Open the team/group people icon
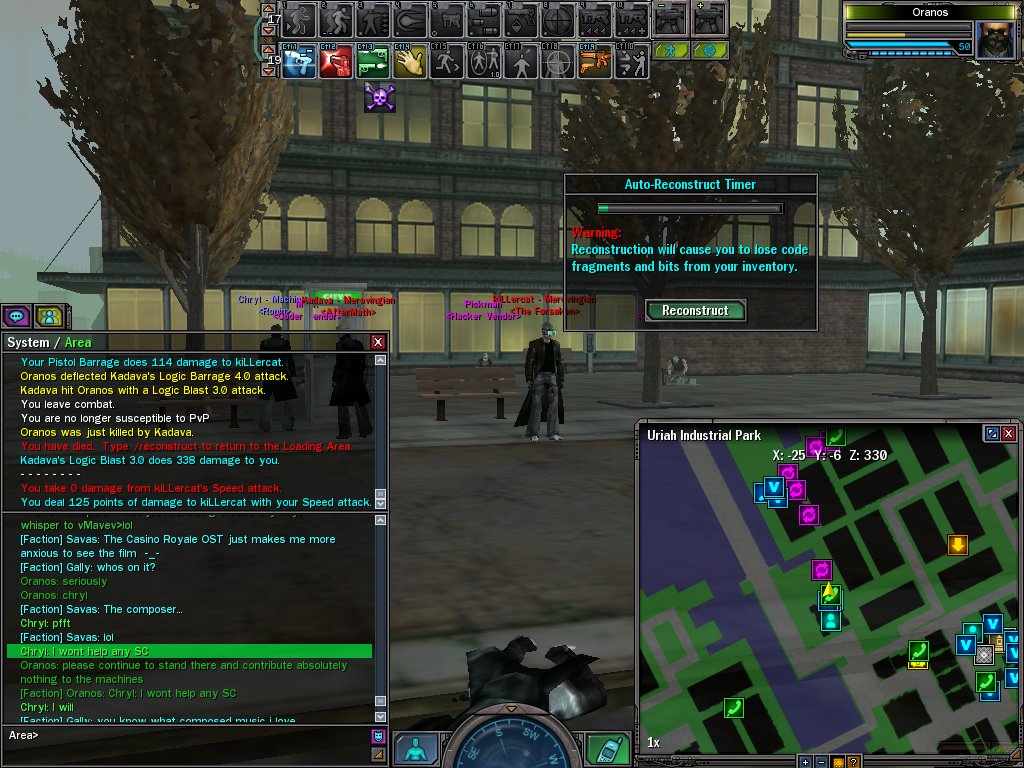Screen dimensions: 1024x768 point(48,316)
